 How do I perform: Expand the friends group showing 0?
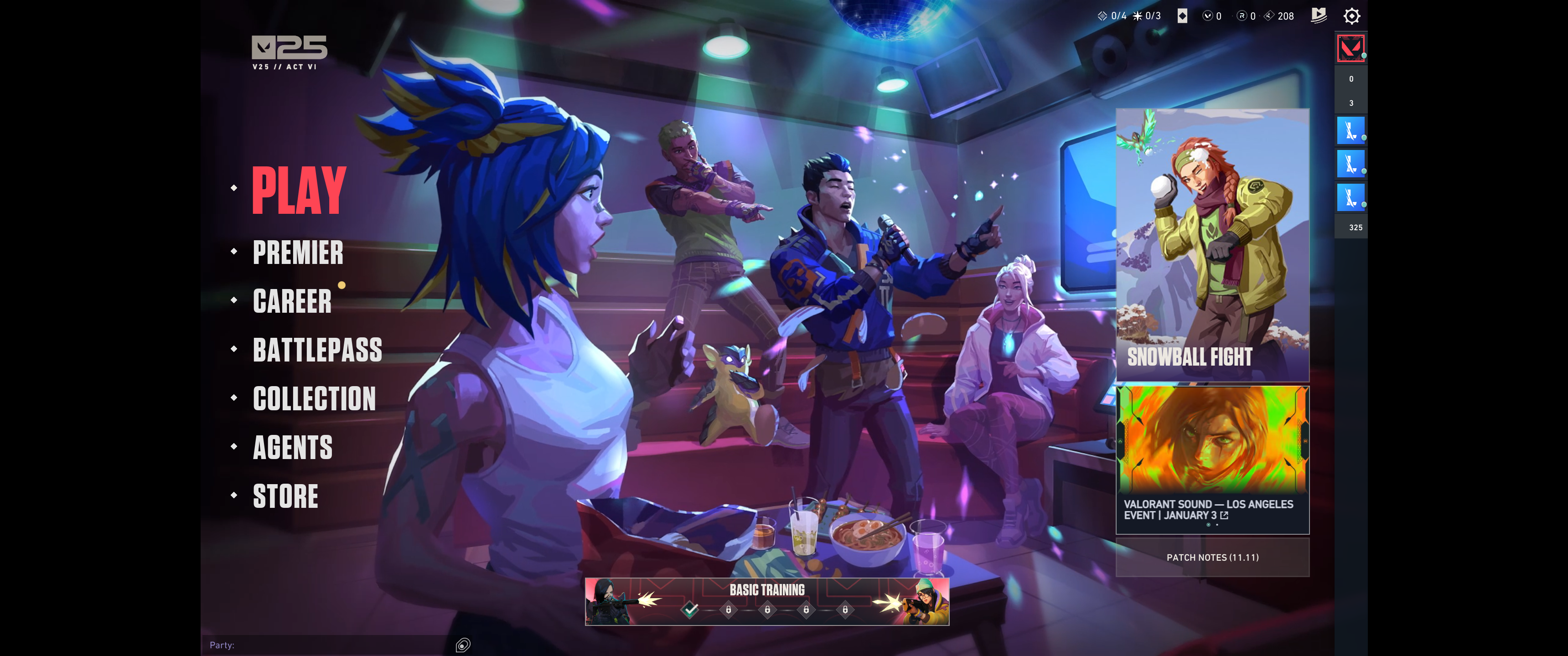1351,78
